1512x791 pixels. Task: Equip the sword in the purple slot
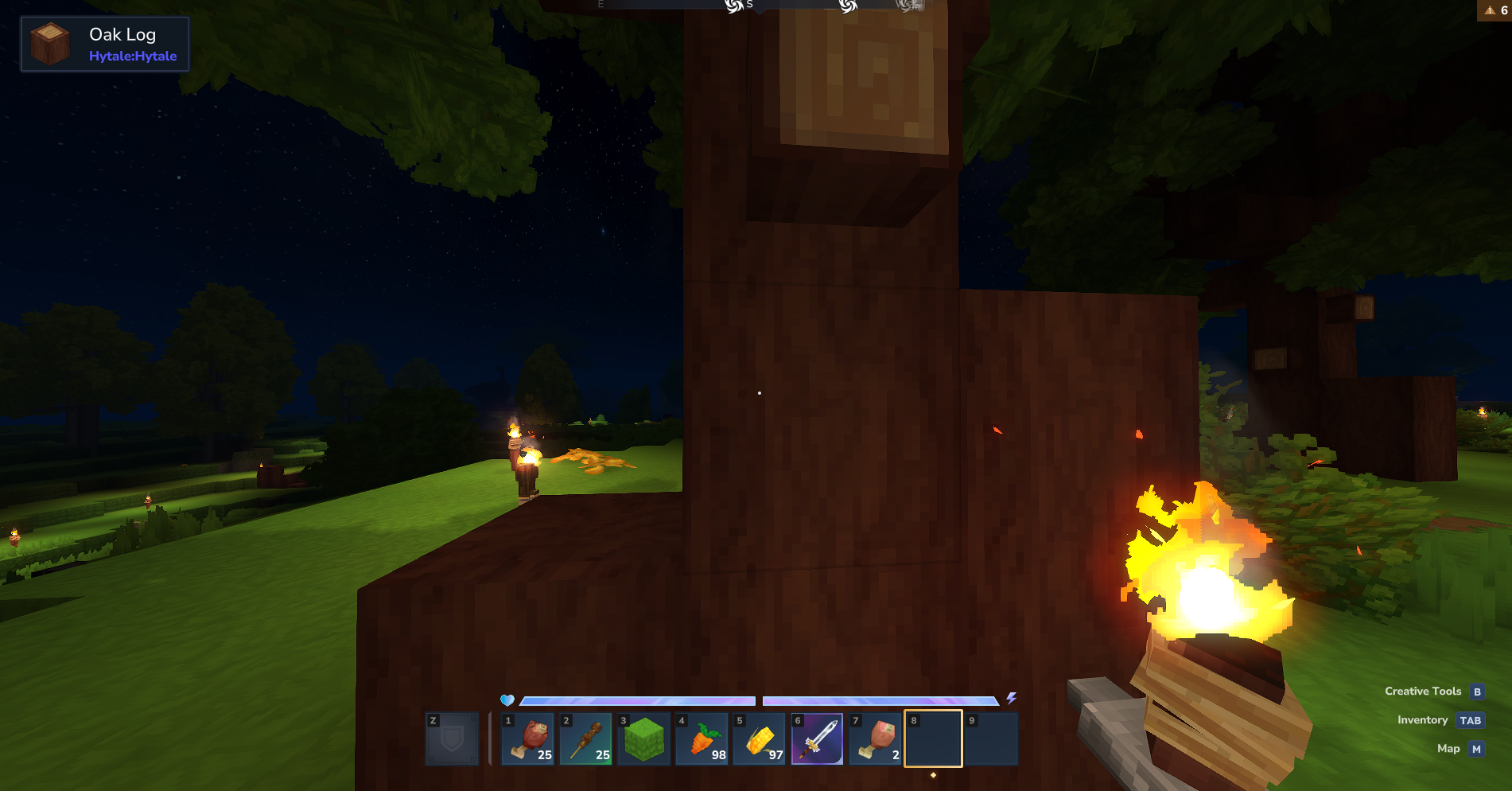[818, 738]
